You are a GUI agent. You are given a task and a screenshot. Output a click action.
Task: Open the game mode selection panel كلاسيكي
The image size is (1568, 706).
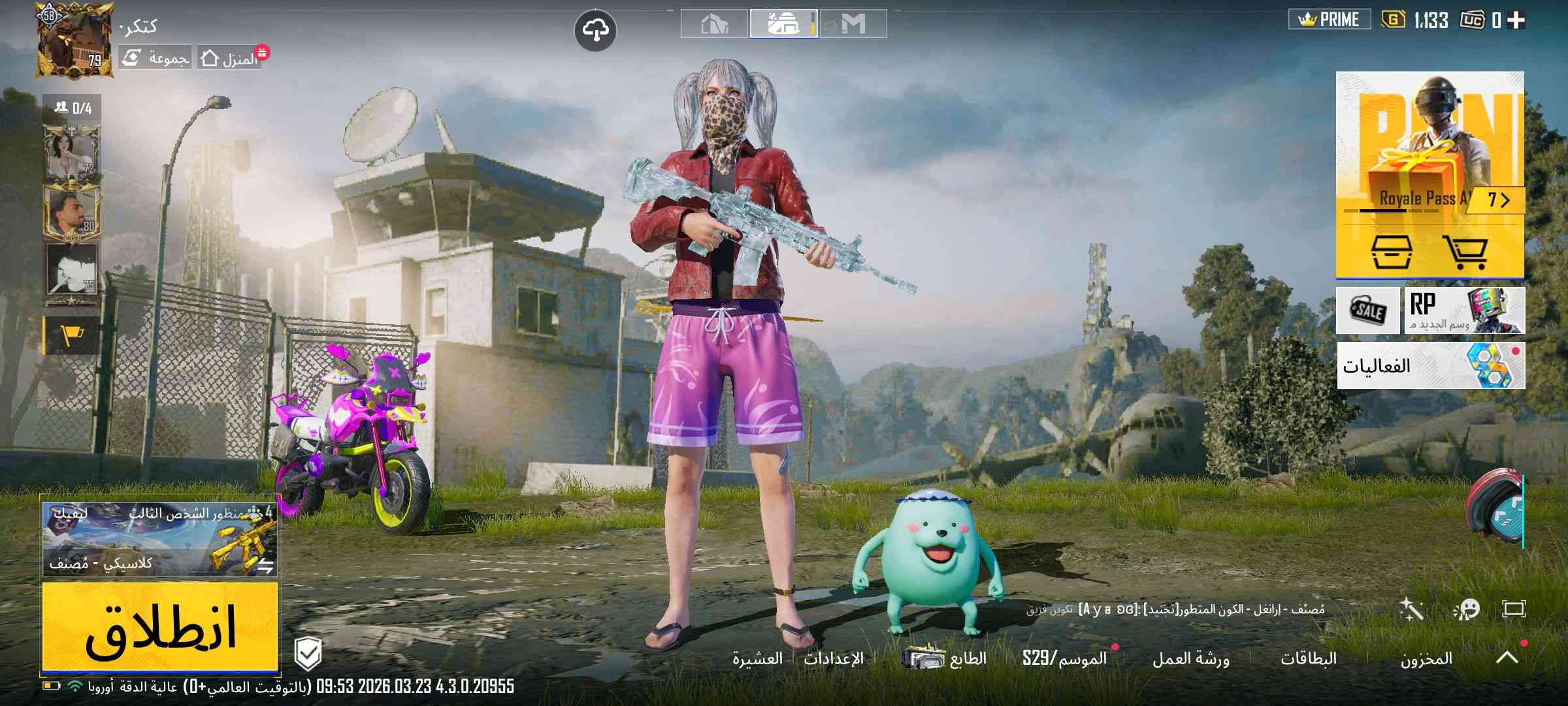160,539
